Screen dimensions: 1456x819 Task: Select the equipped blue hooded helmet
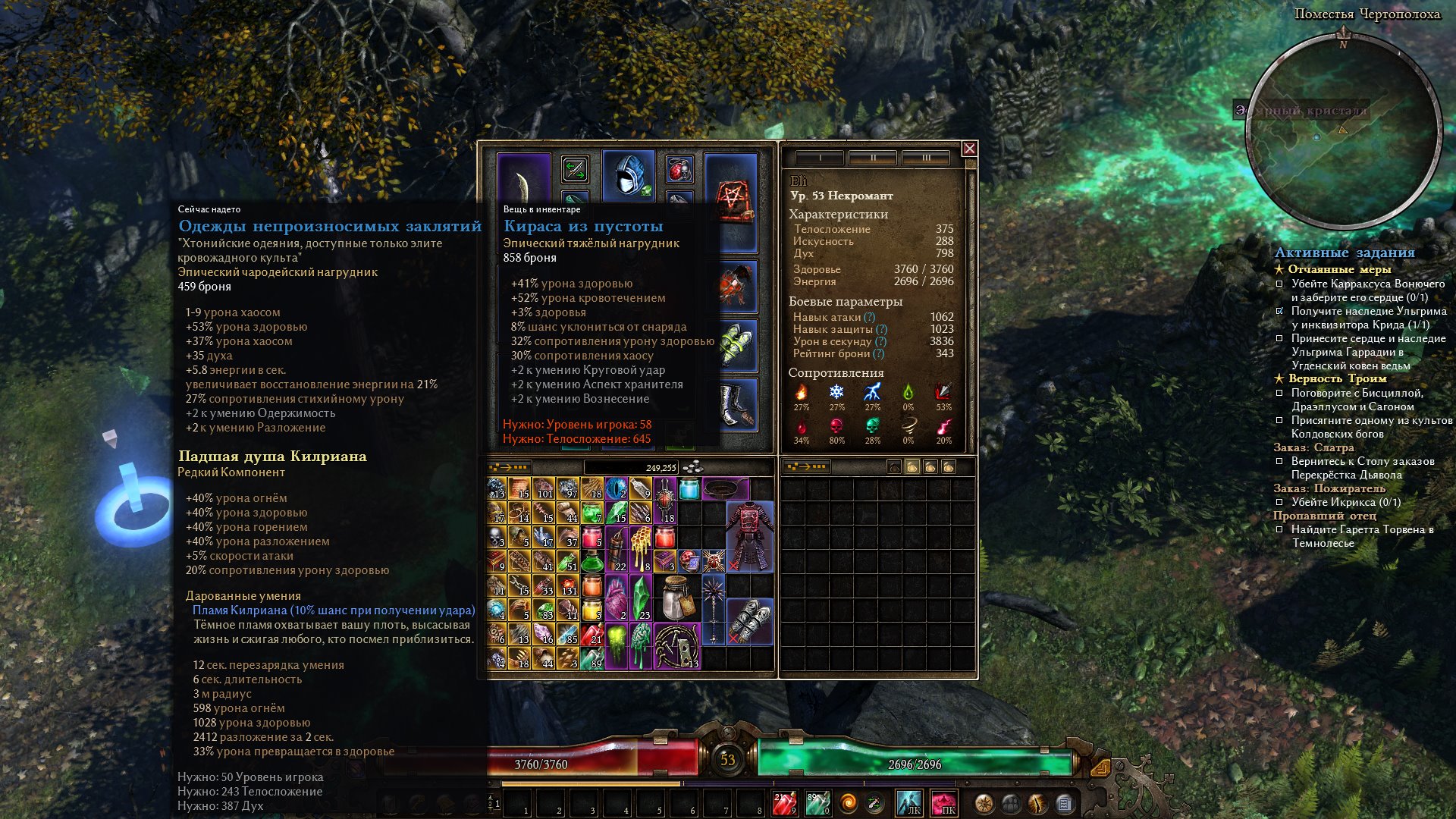click(x=628, y=175)
